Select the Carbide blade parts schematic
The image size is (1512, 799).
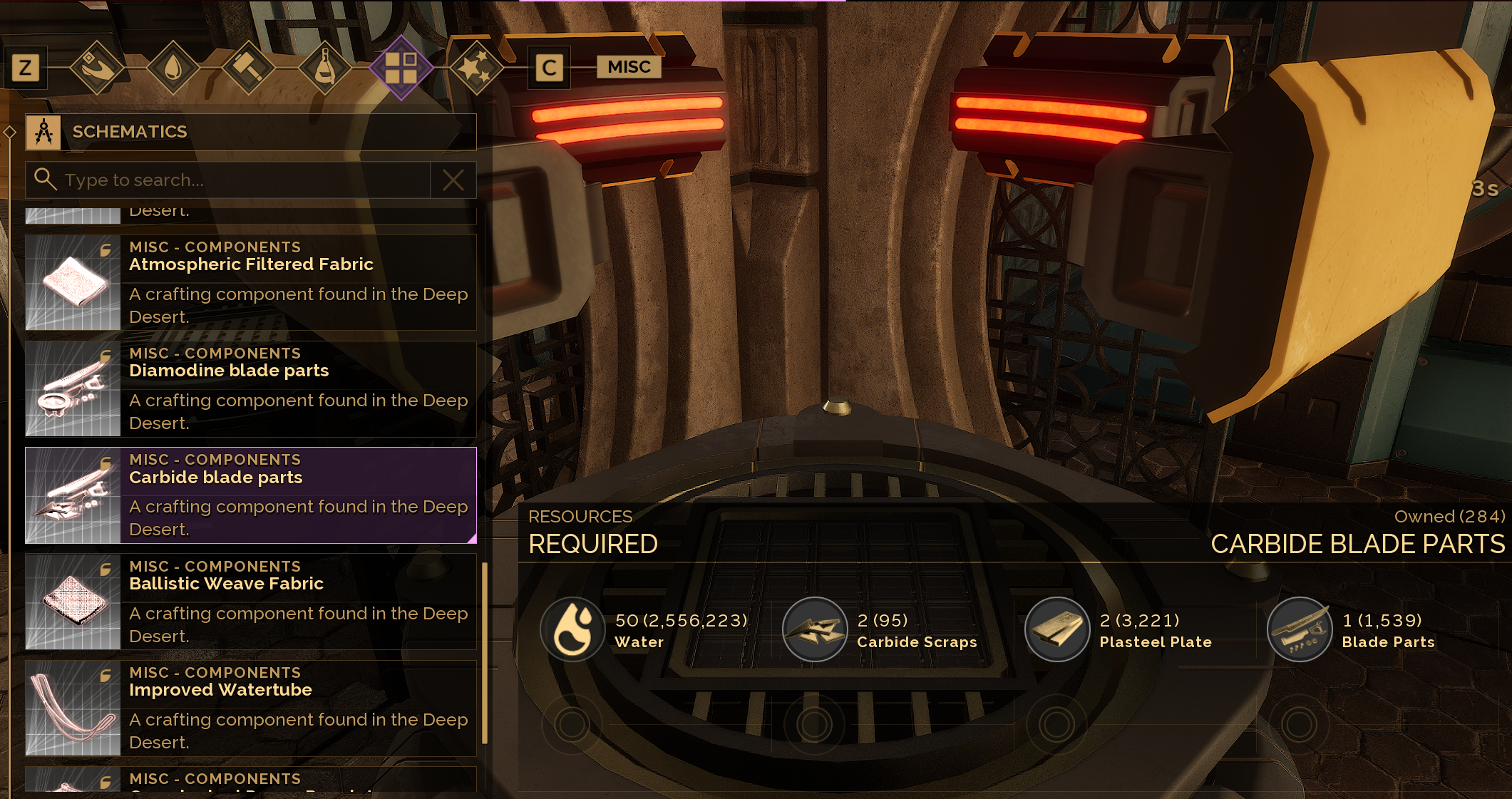(250, 495)
